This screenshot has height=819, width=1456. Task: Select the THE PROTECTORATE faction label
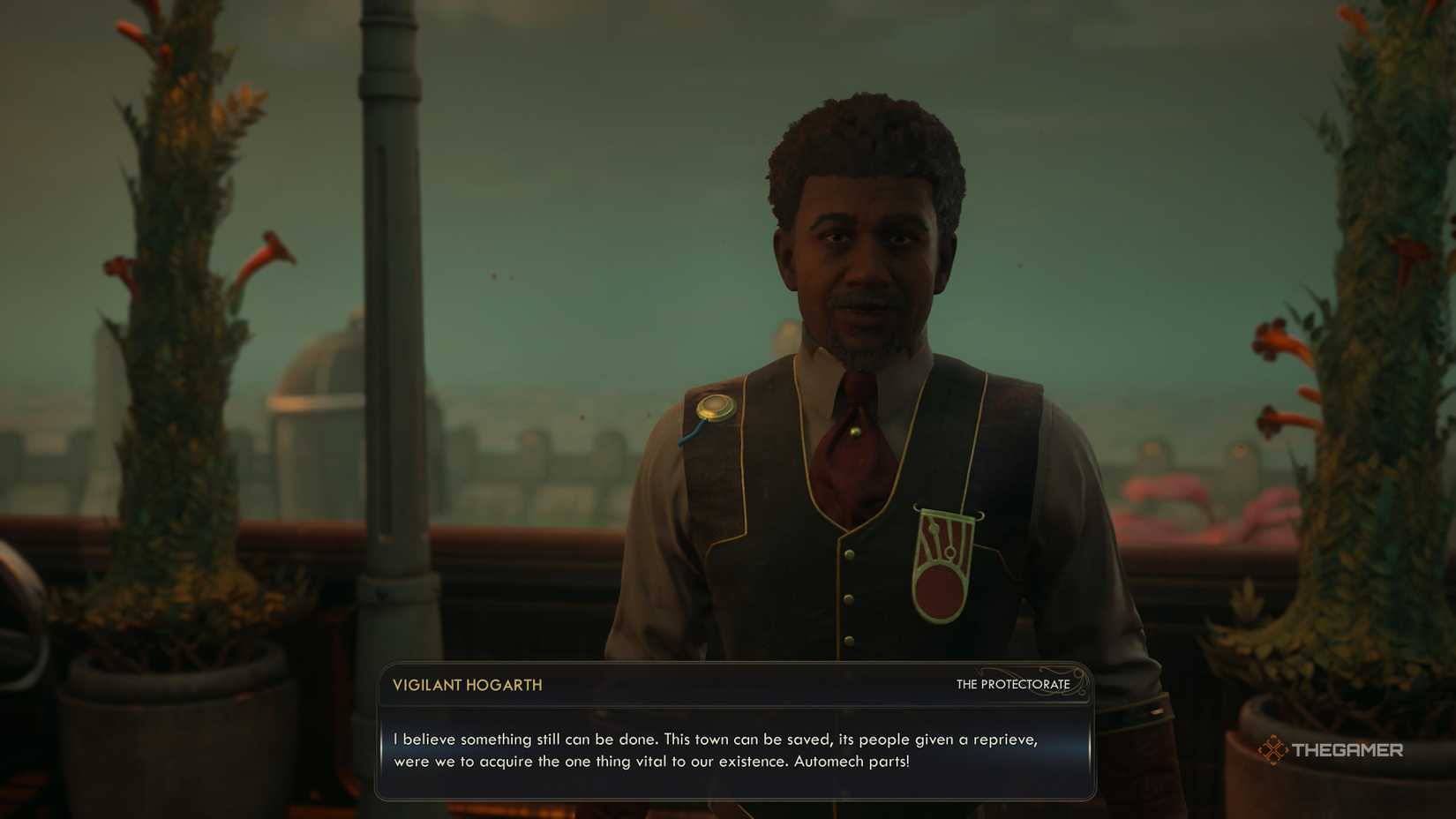(x=1011, y=685)
